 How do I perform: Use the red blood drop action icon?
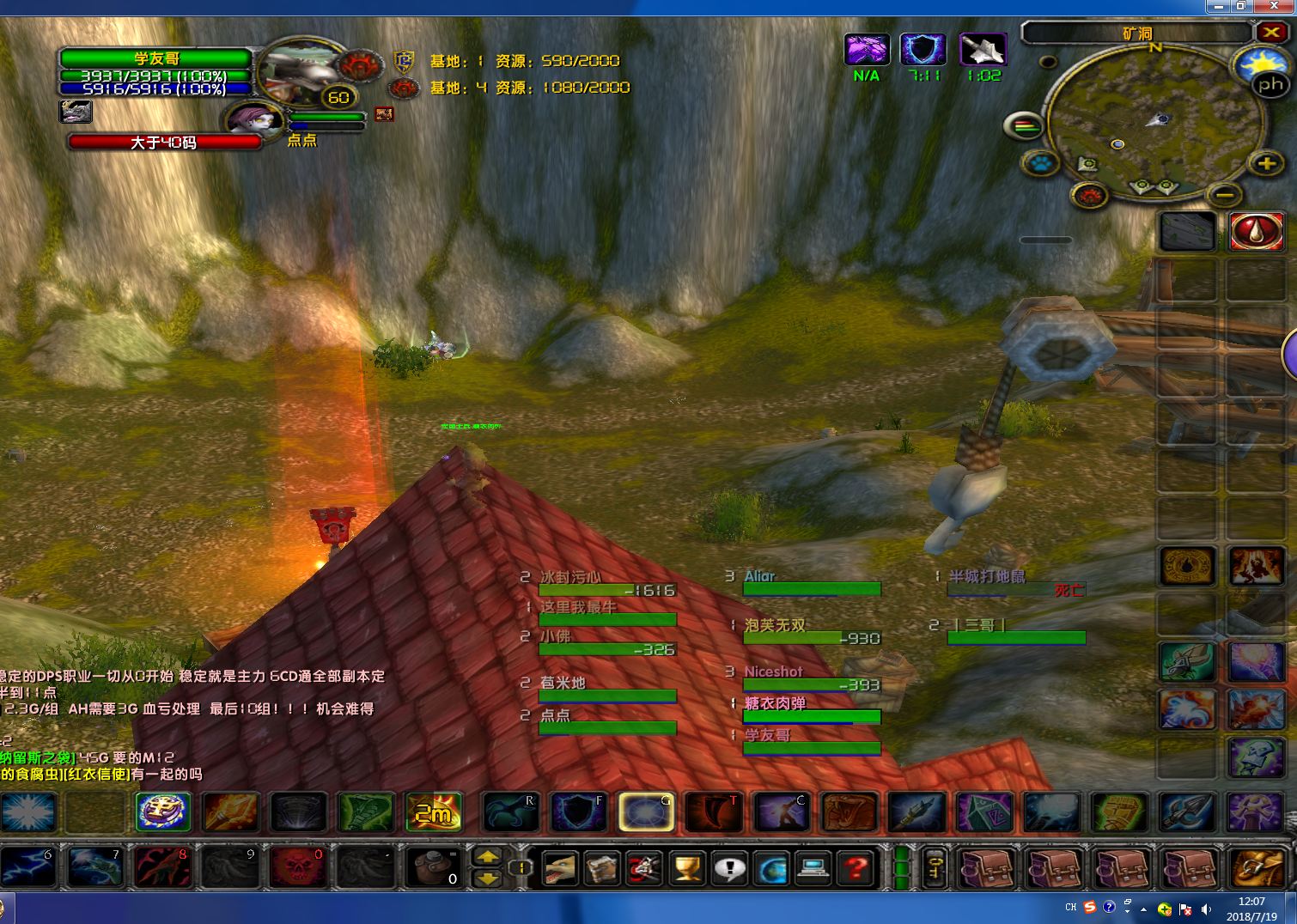click(1257, 231)
